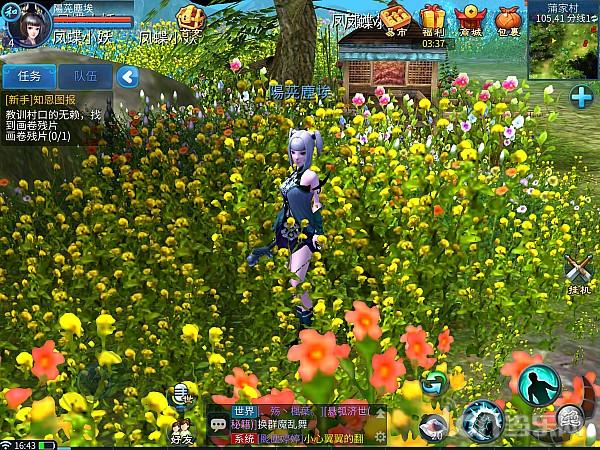Screen dimensions: 600x450
Task: Collapse the quest panel with the arrow
Action: point(126,76)
